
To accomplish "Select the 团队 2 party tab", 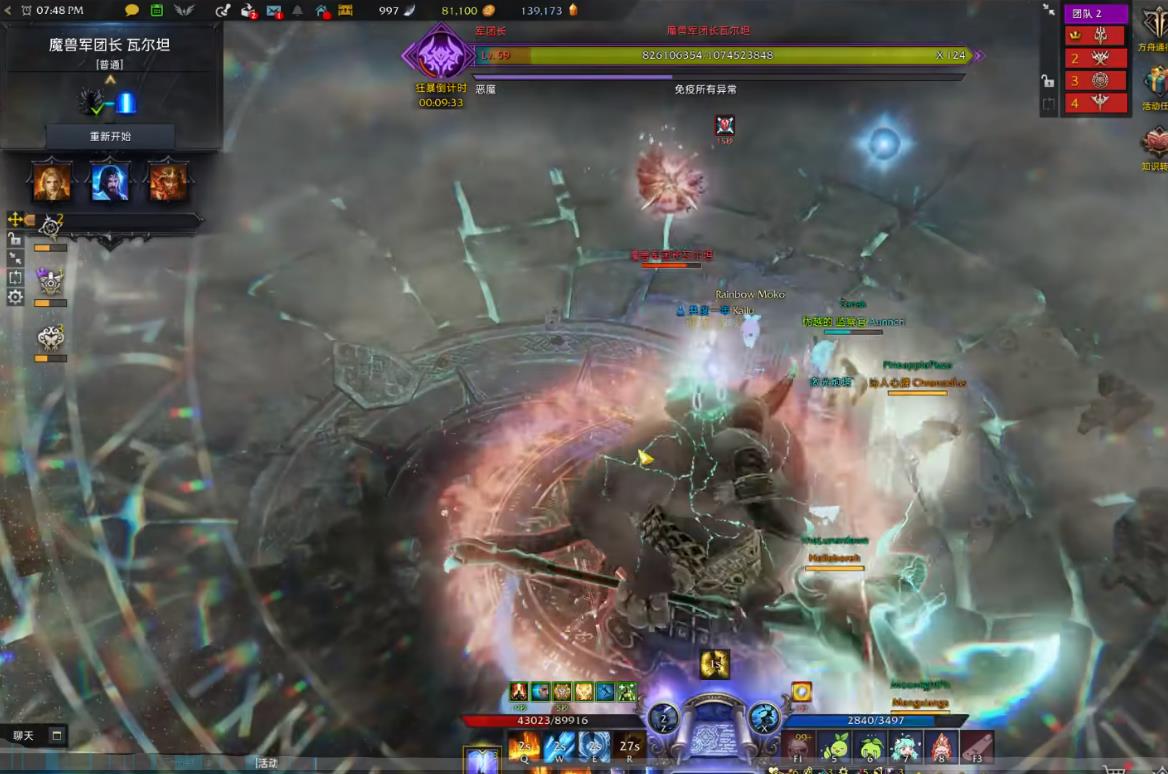I will click(x=1095, y=13).
